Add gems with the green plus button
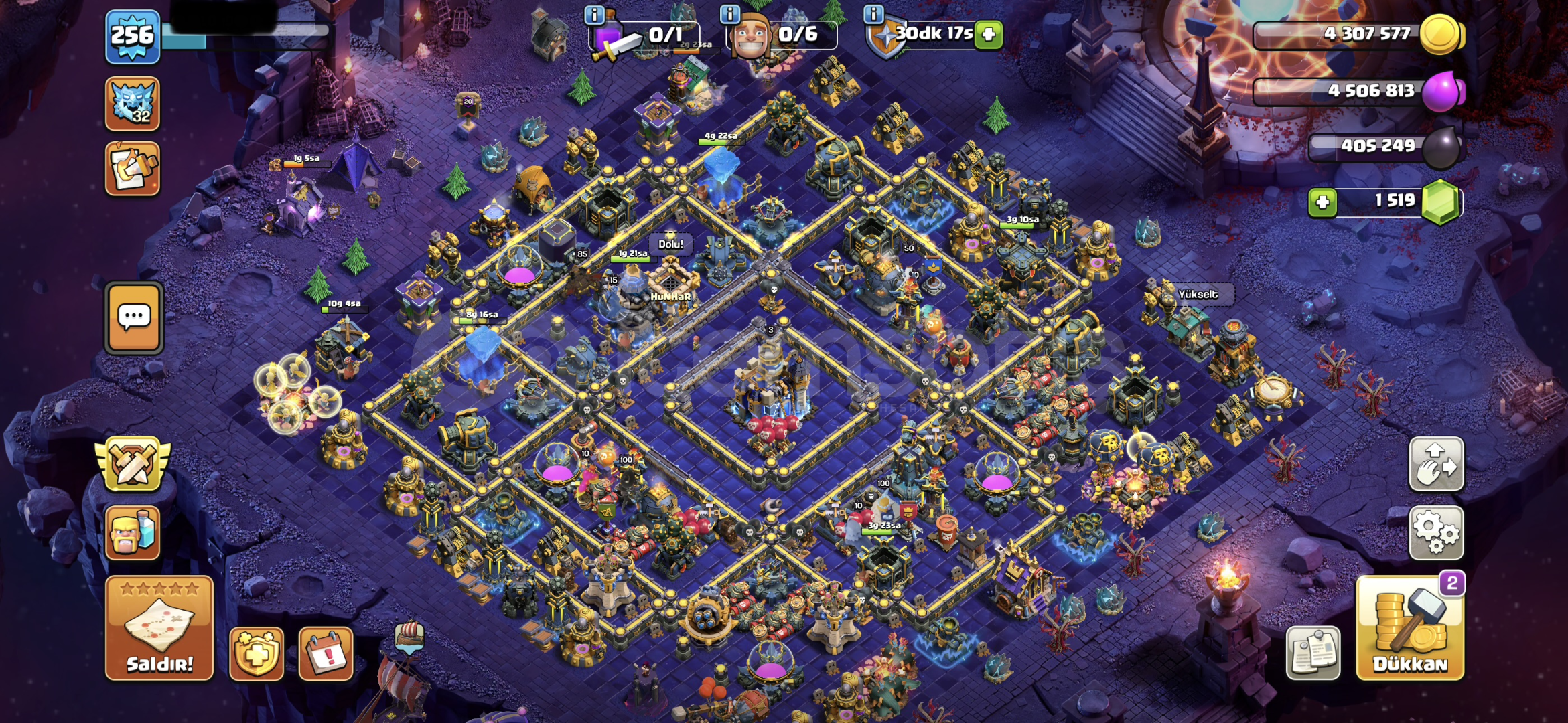The image size is (1568, 723). coord(1322,202)
